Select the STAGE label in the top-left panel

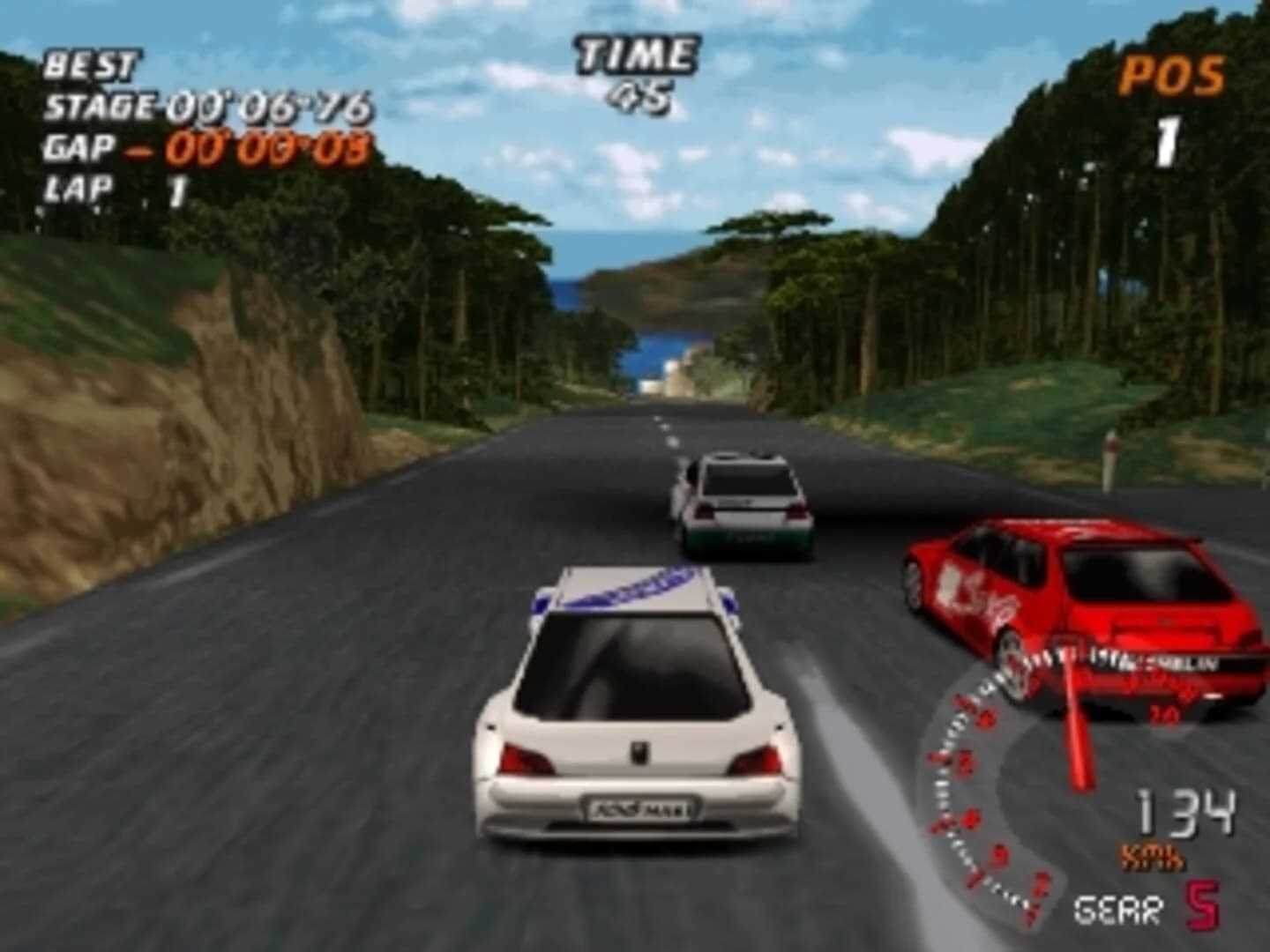[x=100, y=108]
